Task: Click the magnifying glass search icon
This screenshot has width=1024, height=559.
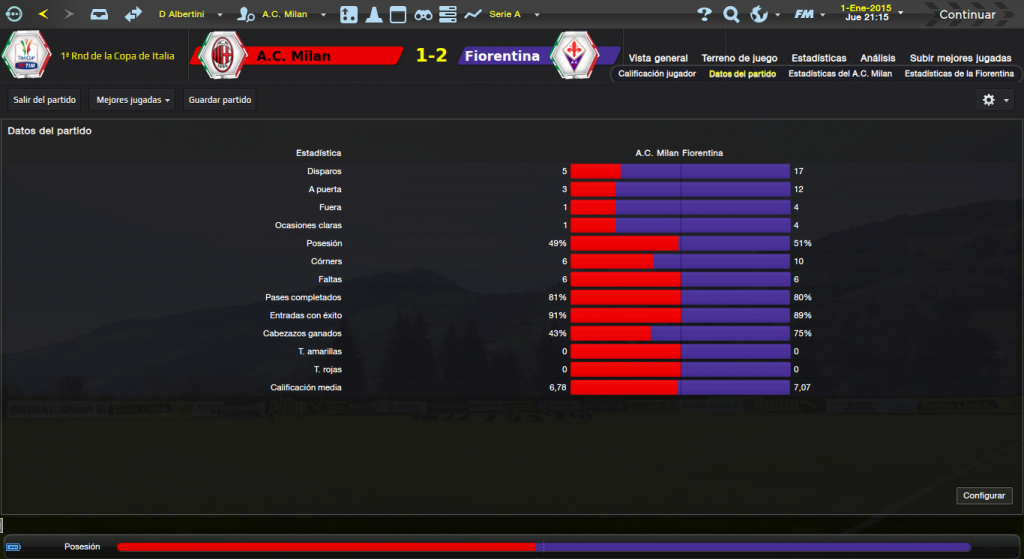Action: pyautogui.click(x=731, y=15)
